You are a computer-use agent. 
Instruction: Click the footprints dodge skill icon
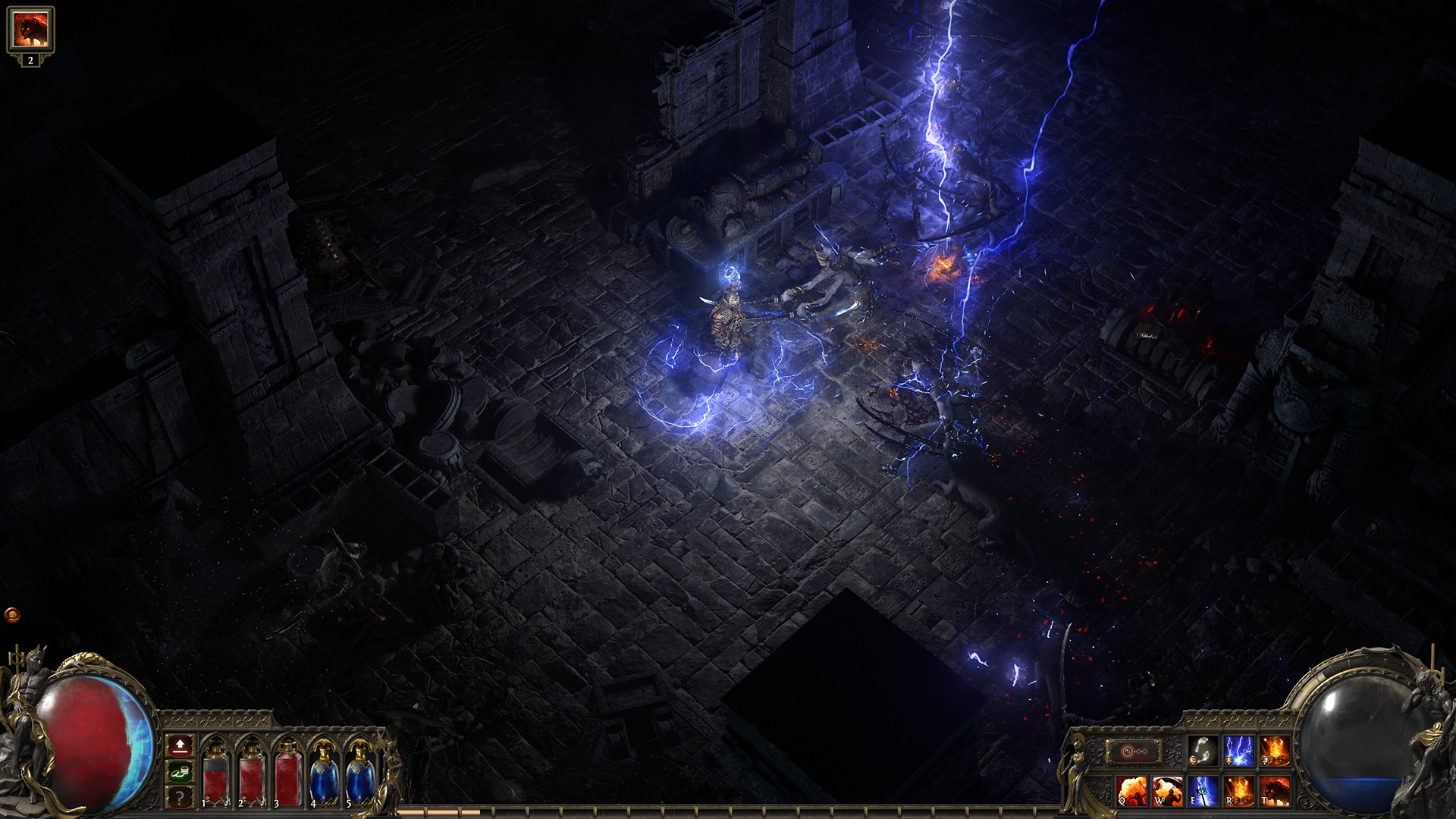(1201, 751)
